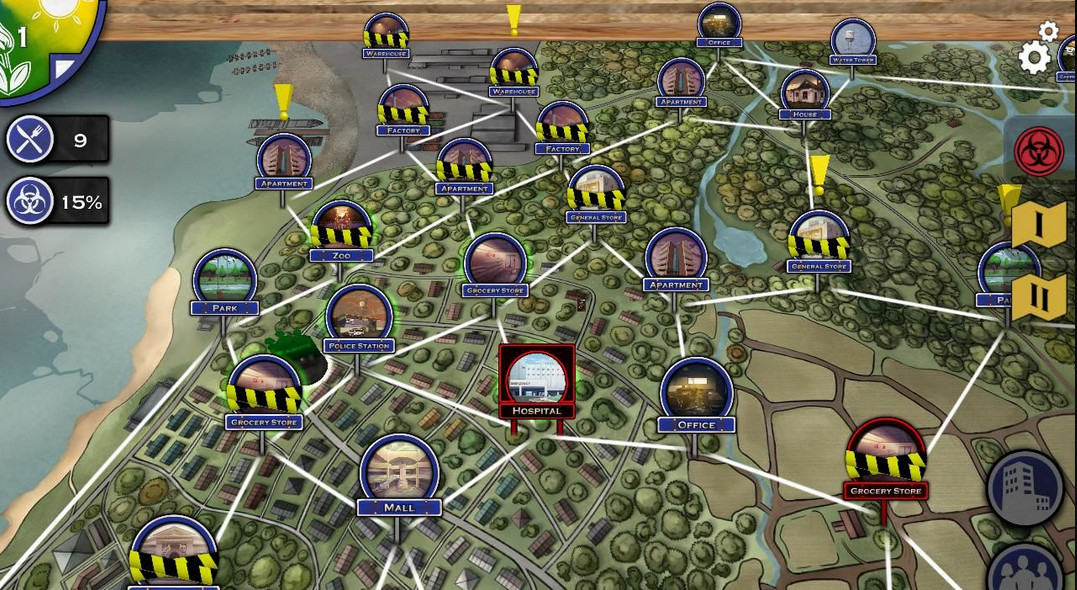Image resolution: width=1077 pixels, height=590 pixels.
Task: Choose the Water Tower marker
Action: (x=853, y=41)
